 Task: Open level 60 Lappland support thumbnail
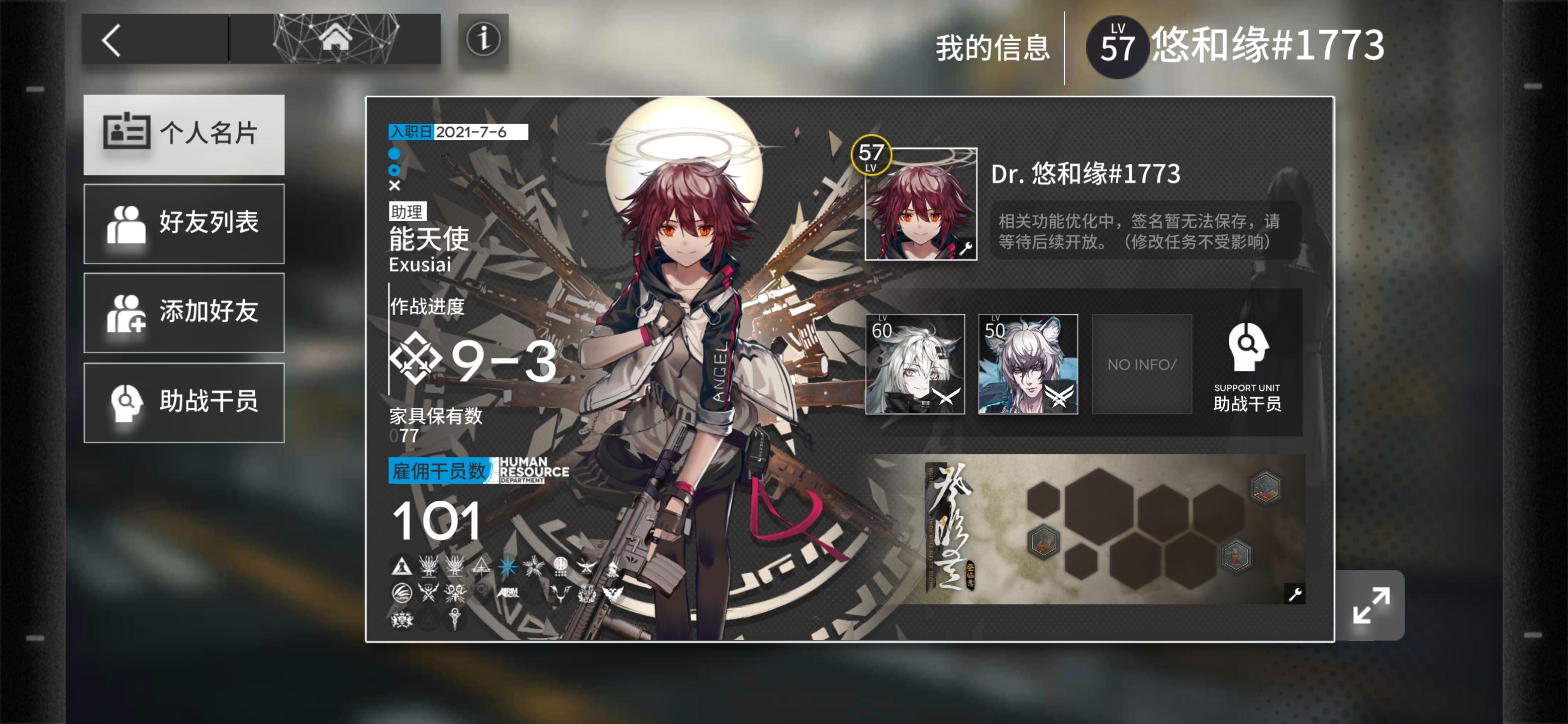(x=916, y=364)
